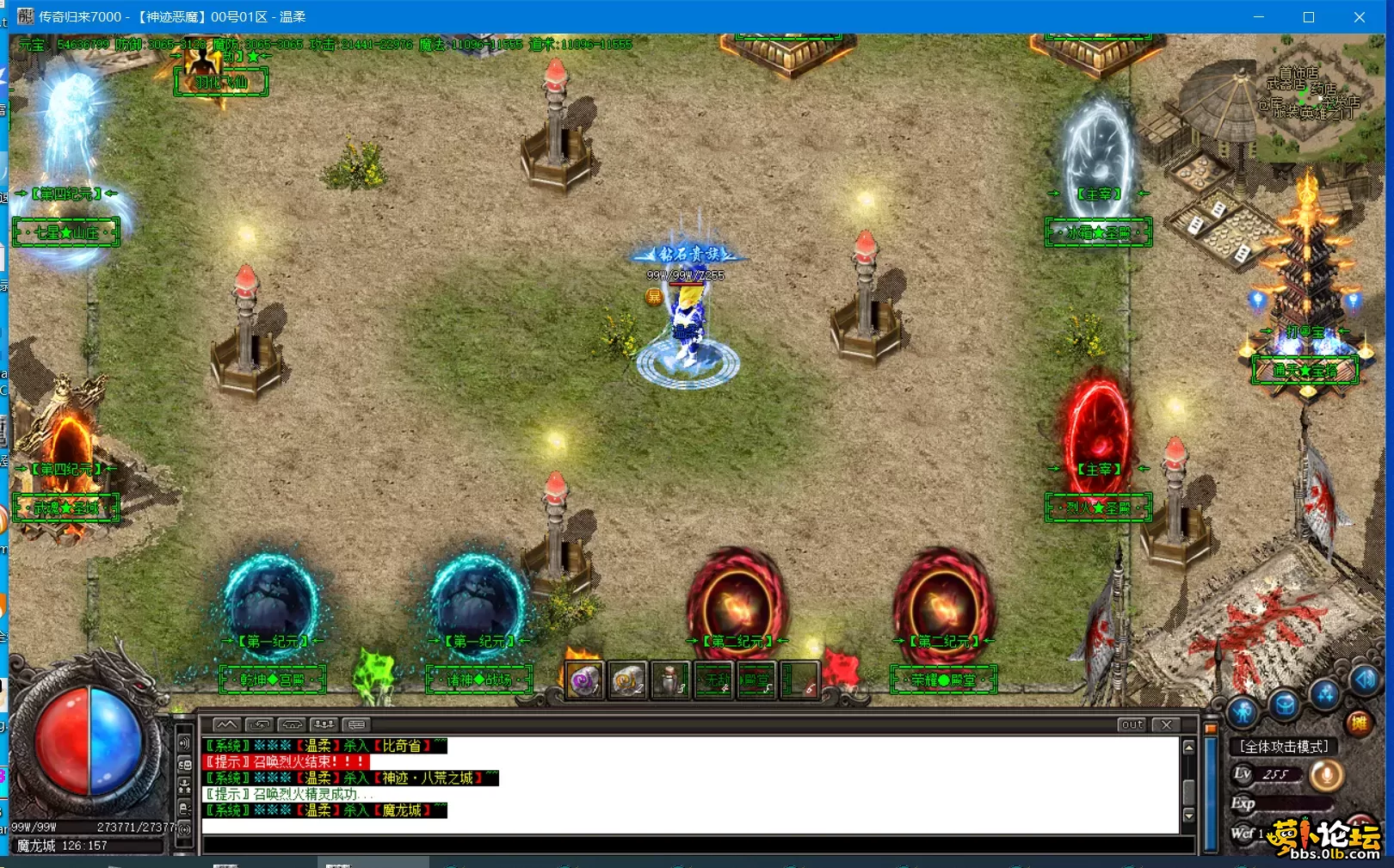Click the microphone voice chat icon
Viewport: 1394px width, 868px height.
1327,775
